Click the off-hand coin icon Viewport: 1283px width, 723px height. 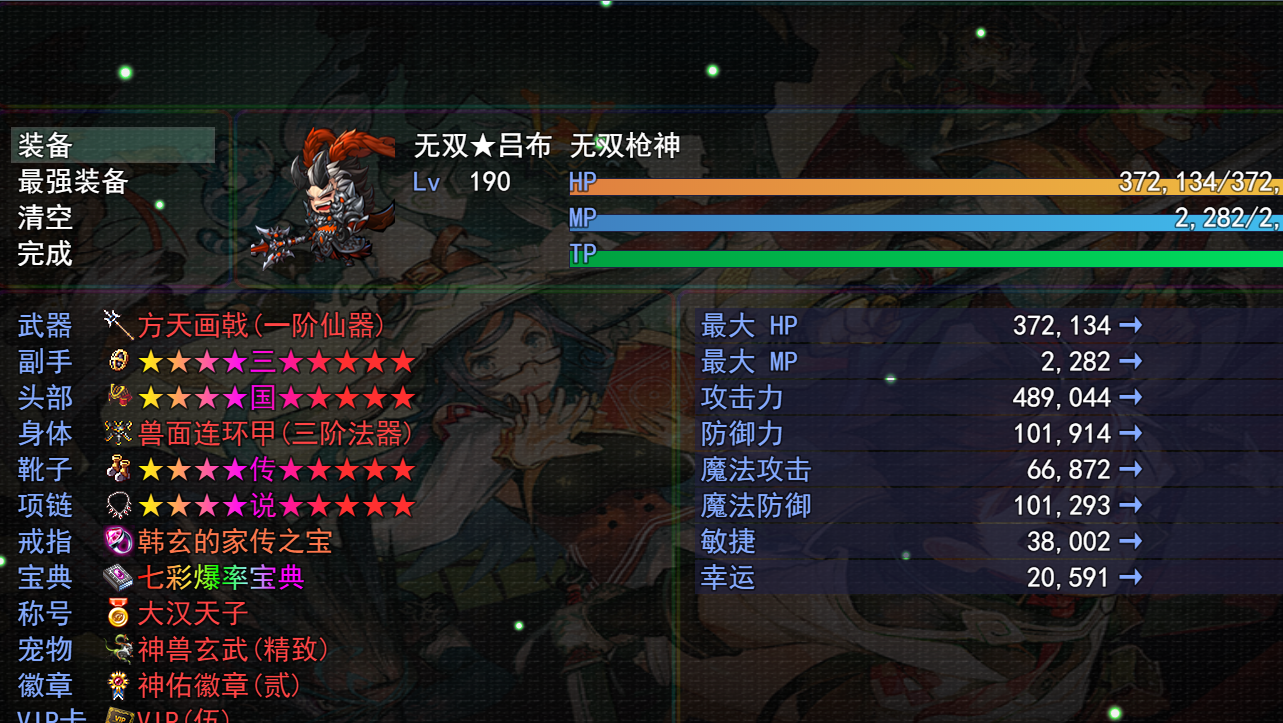coord(118,362)
